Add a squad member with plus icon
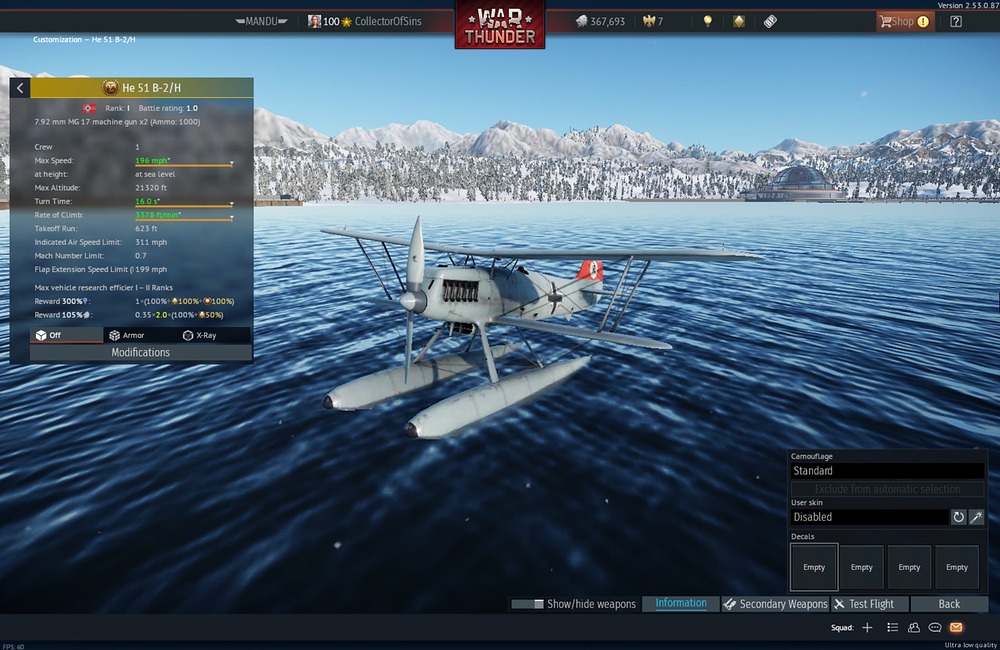The height and width of the screenshot is (650, 1000). pos(867,628)
